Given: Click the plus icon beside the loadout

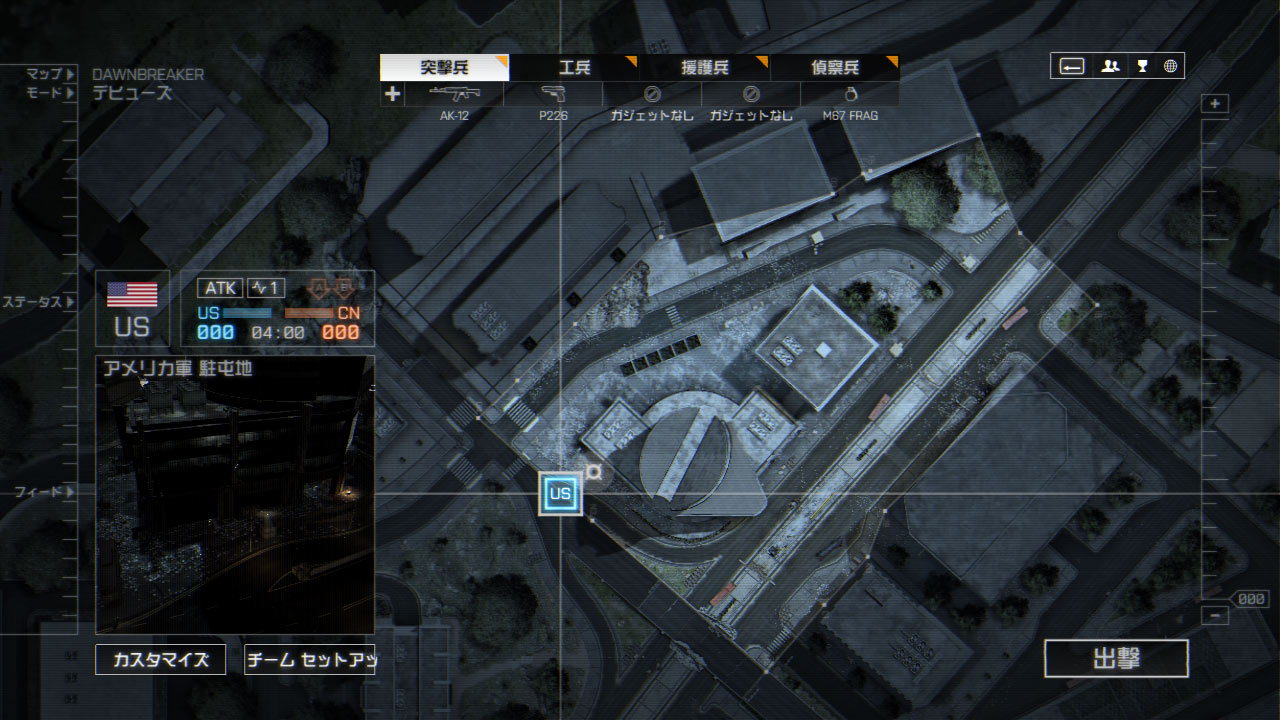Looking at the screenshot, I should 392,94.
